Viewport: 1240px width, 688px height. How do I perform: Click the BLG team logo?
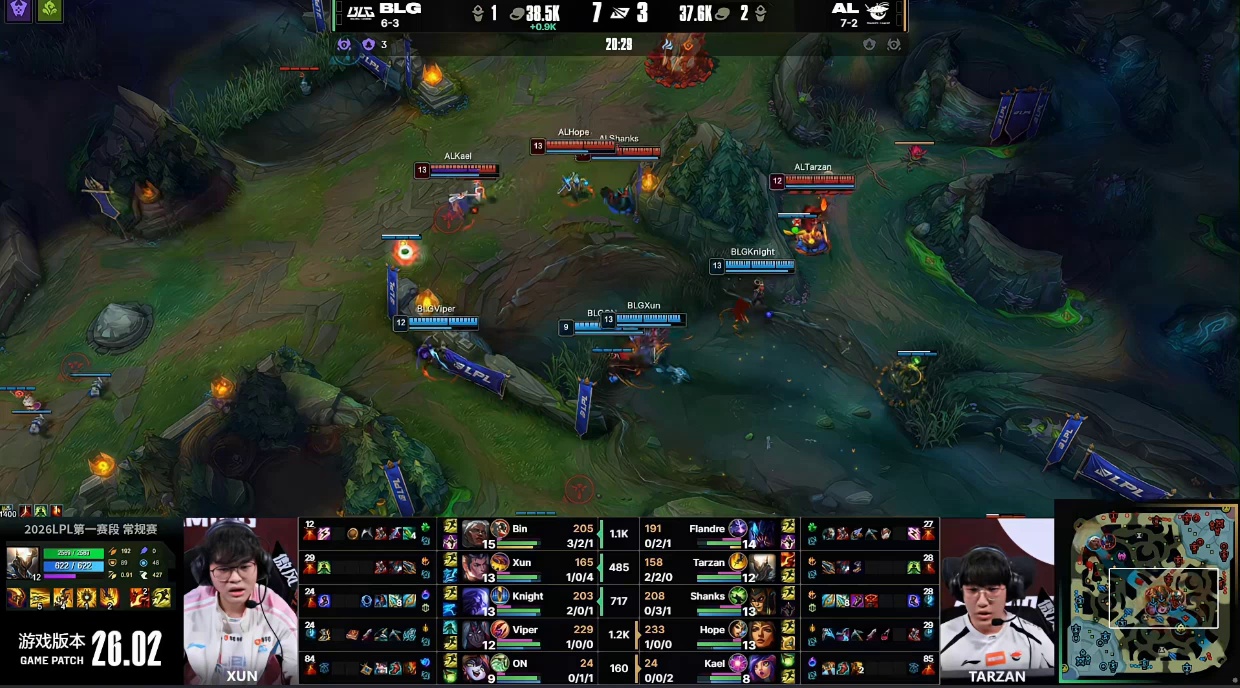(360, 12)
